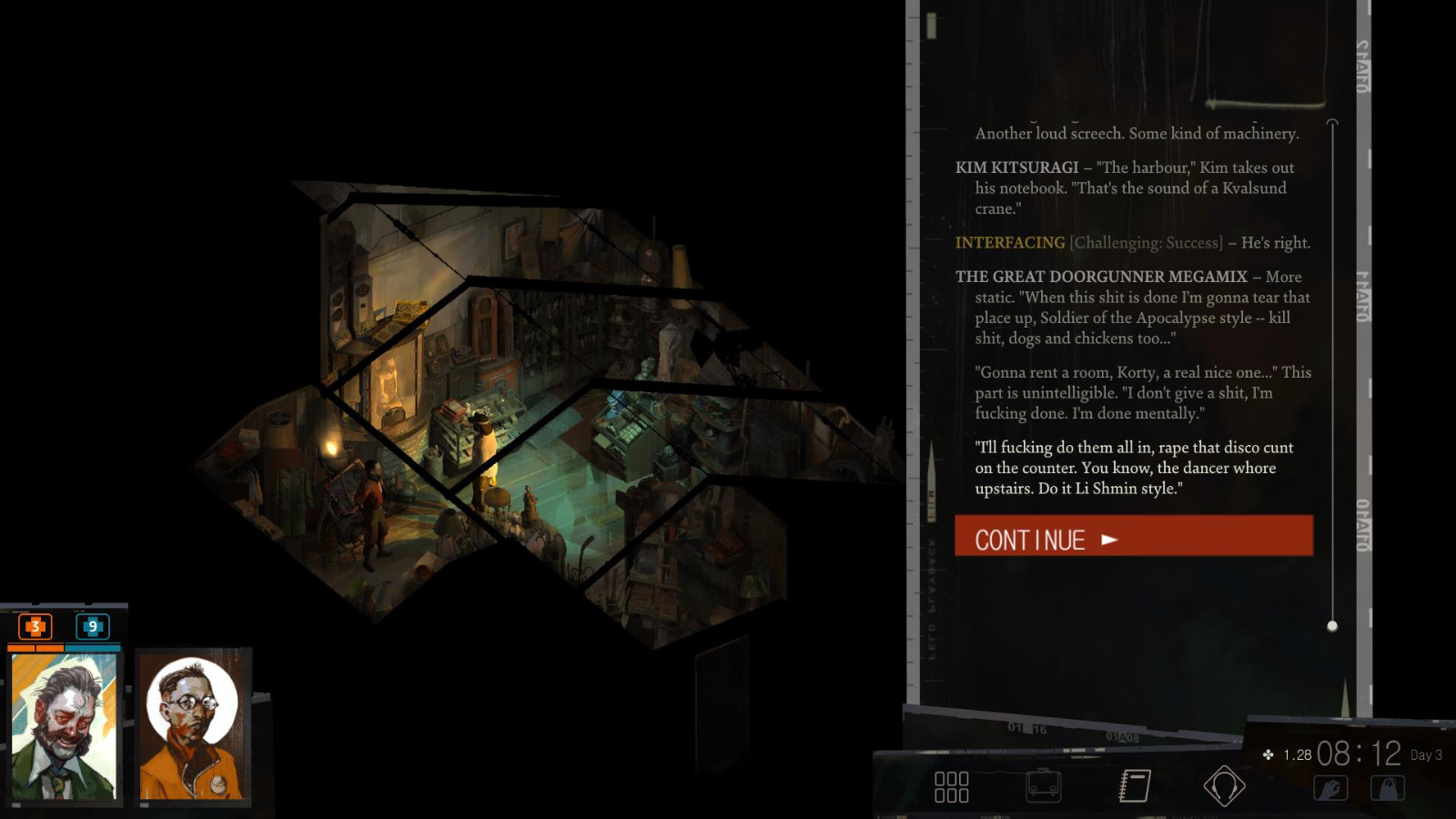This screenshot has height=819, width=1456.
Task: Open the Thought Cabinet grid icon
Action: click(952, 784)
